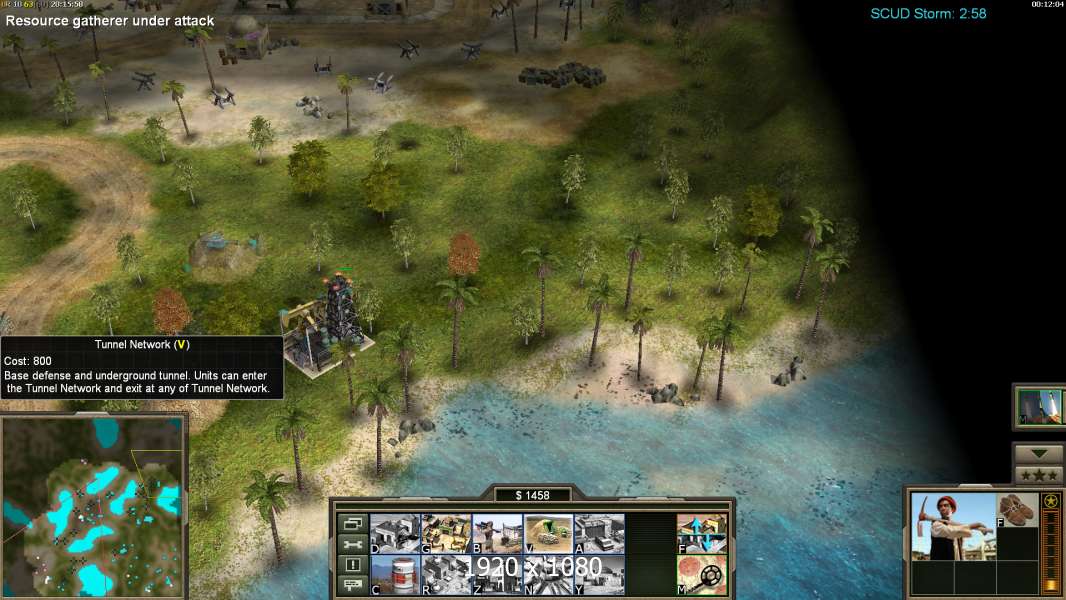1066x600 pixels.
Task: Select build icon labeled D
Action: pos(396,533)
